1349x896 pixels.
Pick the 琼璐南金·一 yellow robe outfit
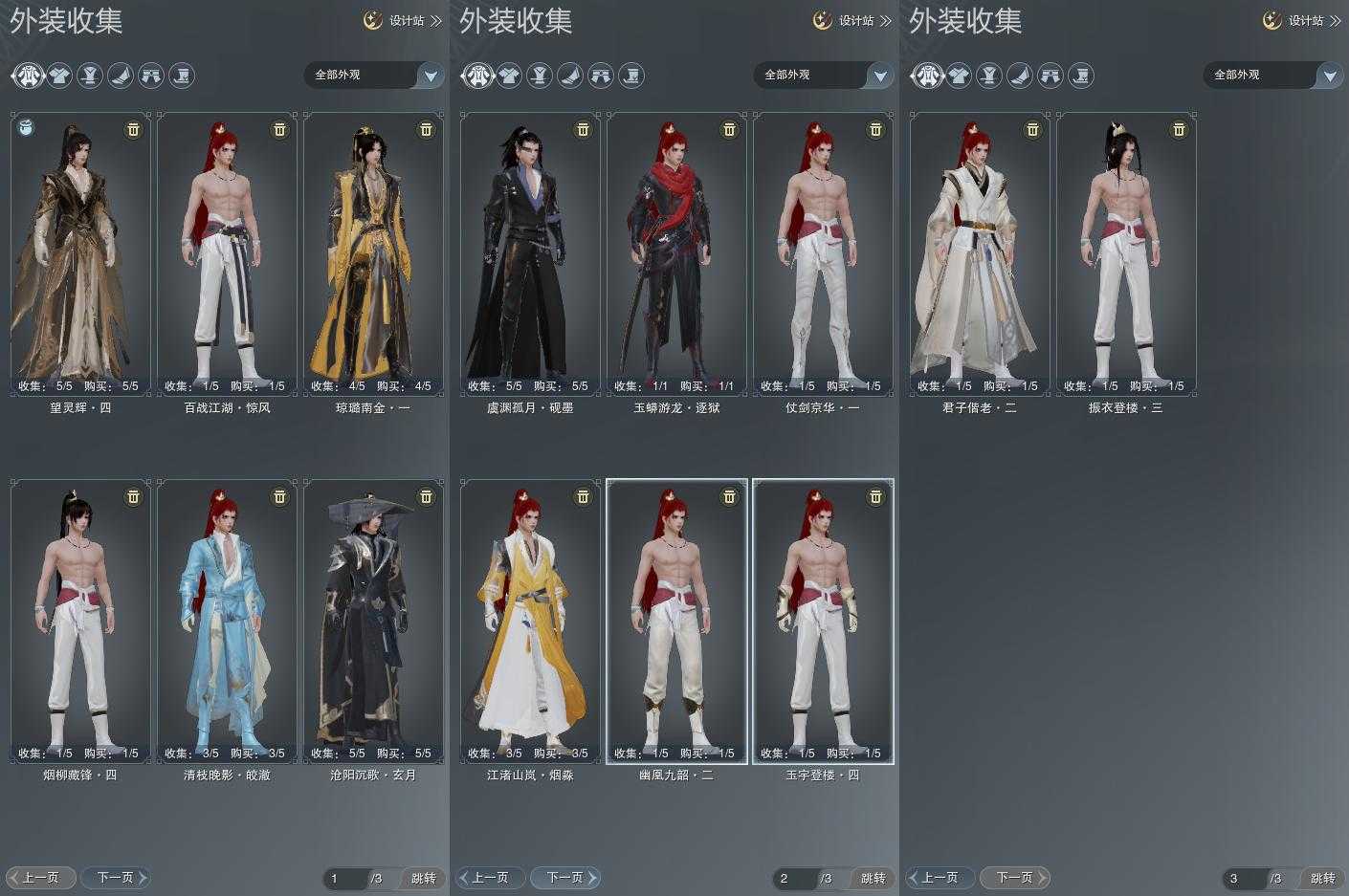click(373, 253)
